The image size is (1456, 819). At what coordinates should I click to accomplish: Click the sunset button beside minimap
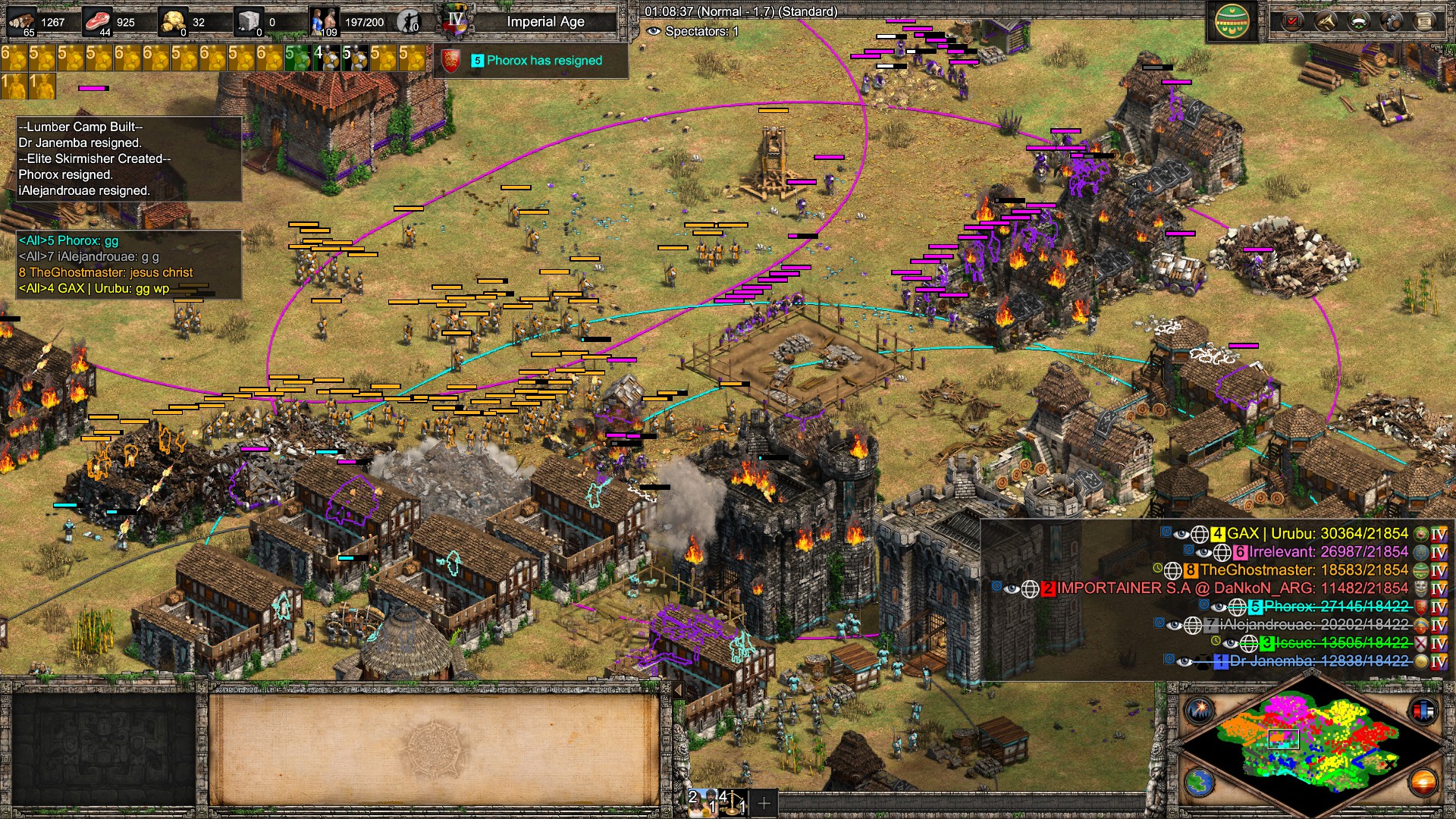(x=1423, y=782)
